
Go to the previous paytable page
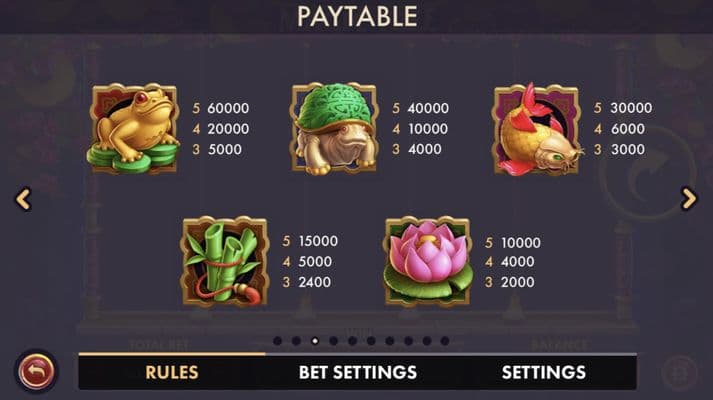24,199
